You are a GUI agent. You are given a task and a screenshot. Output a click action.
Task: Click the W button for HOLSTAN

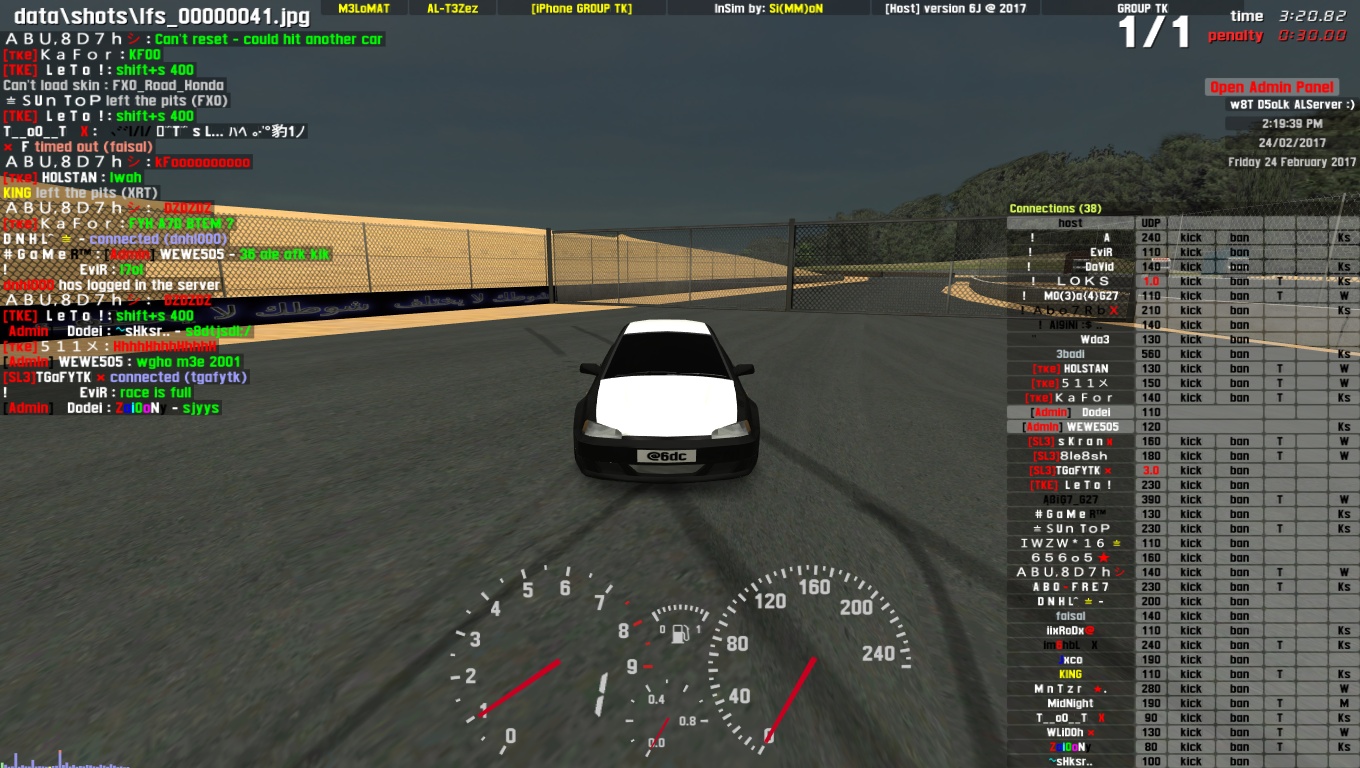tap(1344, 369)
